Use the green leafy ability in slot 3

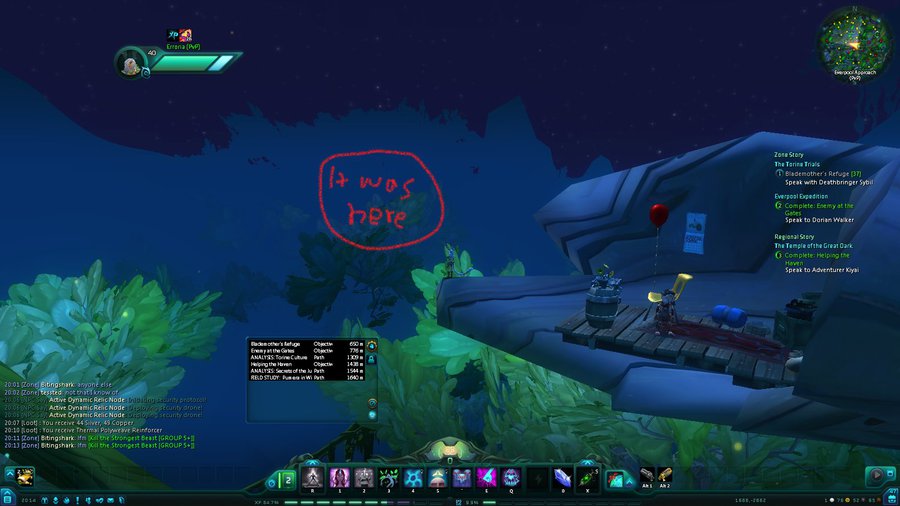387,477
